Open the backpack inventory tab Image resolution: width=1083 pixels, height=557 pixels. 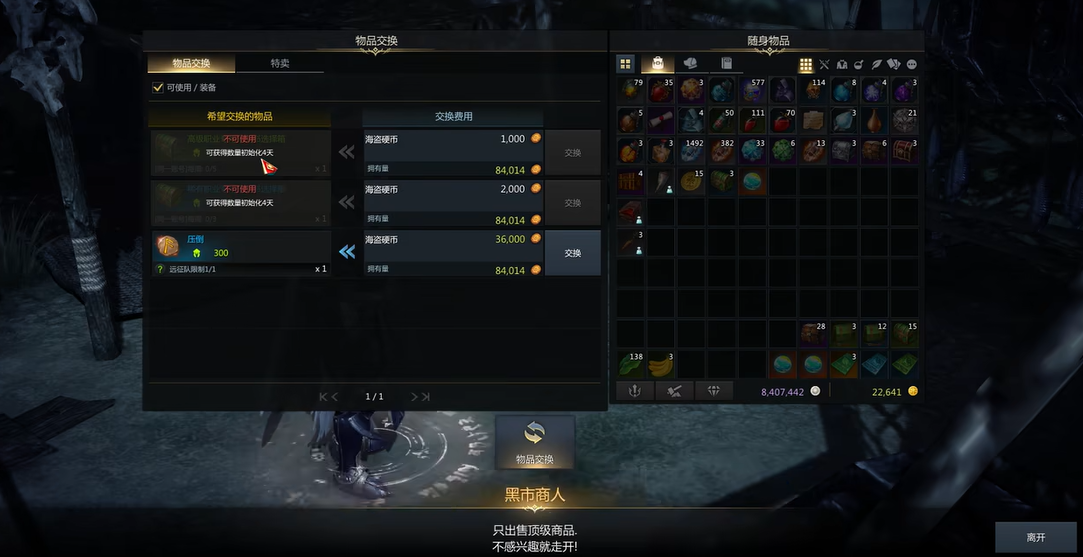tap(658, 64)
